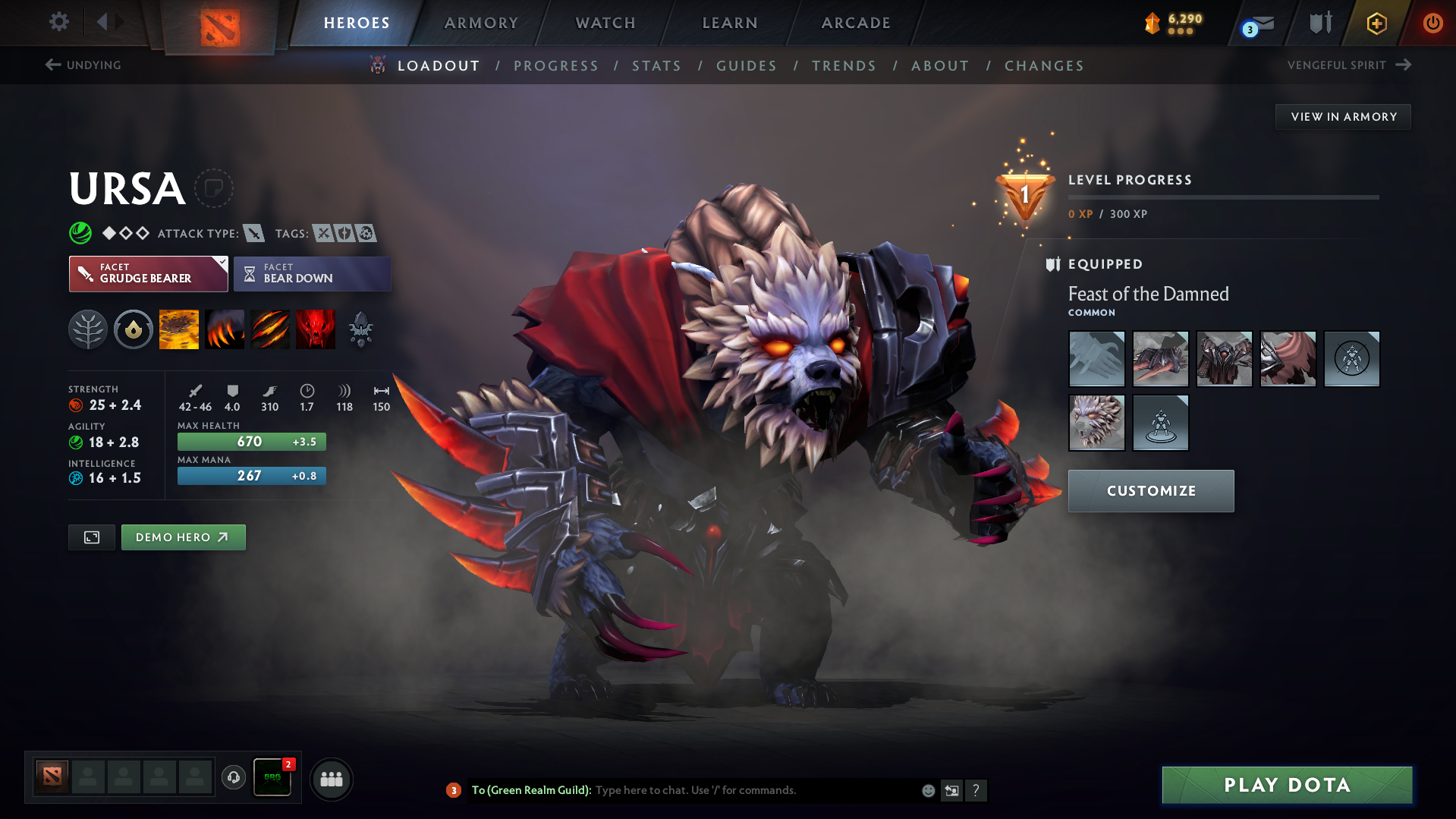1456x819 pixels.
Task: Toggle the Bear Down facet
Action: click(x=312, y=273)
